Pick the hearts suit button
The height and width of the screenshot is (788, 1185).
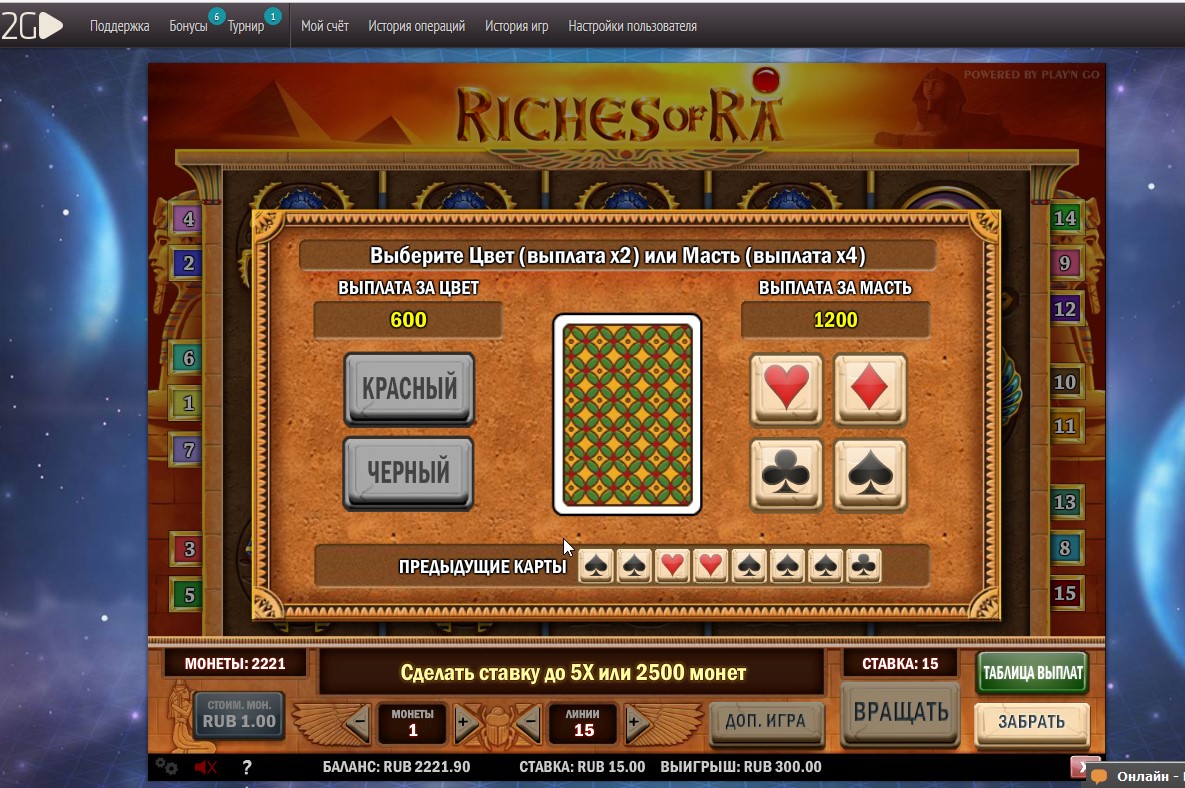point(786,389)
